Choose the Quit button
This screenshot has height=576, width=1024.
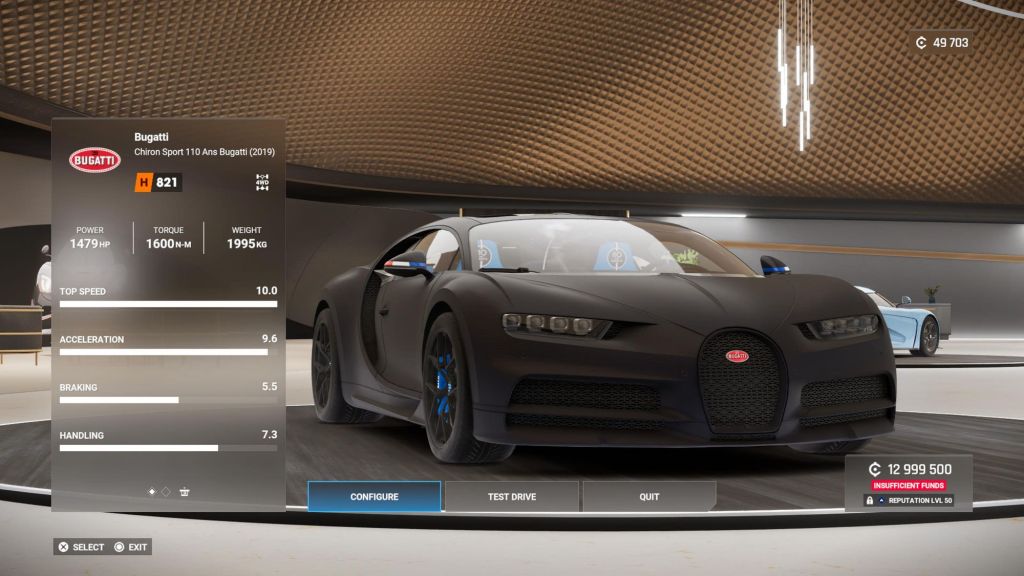[x=649, y=497]
